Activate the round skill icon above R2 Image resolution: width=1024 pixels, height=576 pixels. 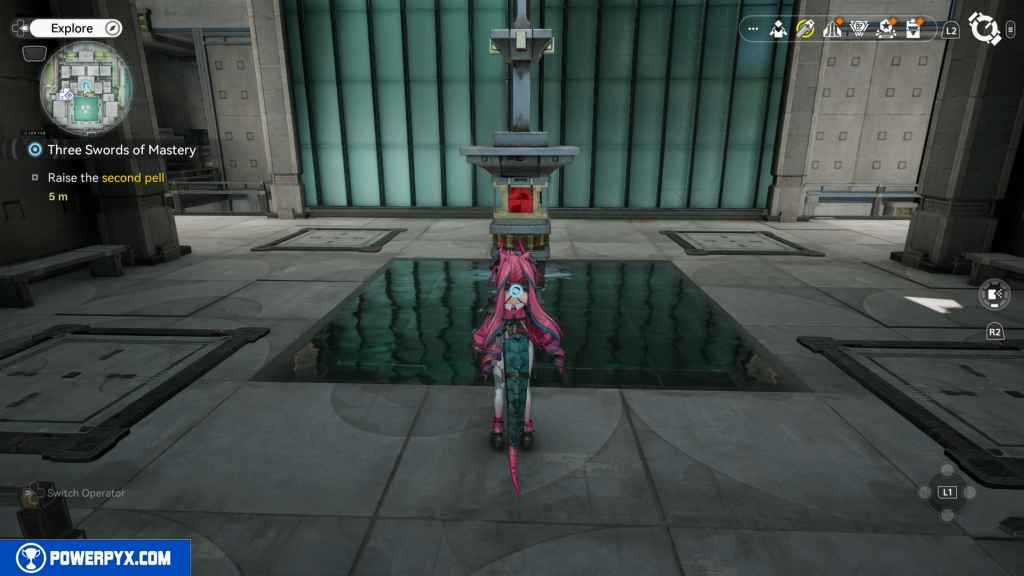point(993,295)
